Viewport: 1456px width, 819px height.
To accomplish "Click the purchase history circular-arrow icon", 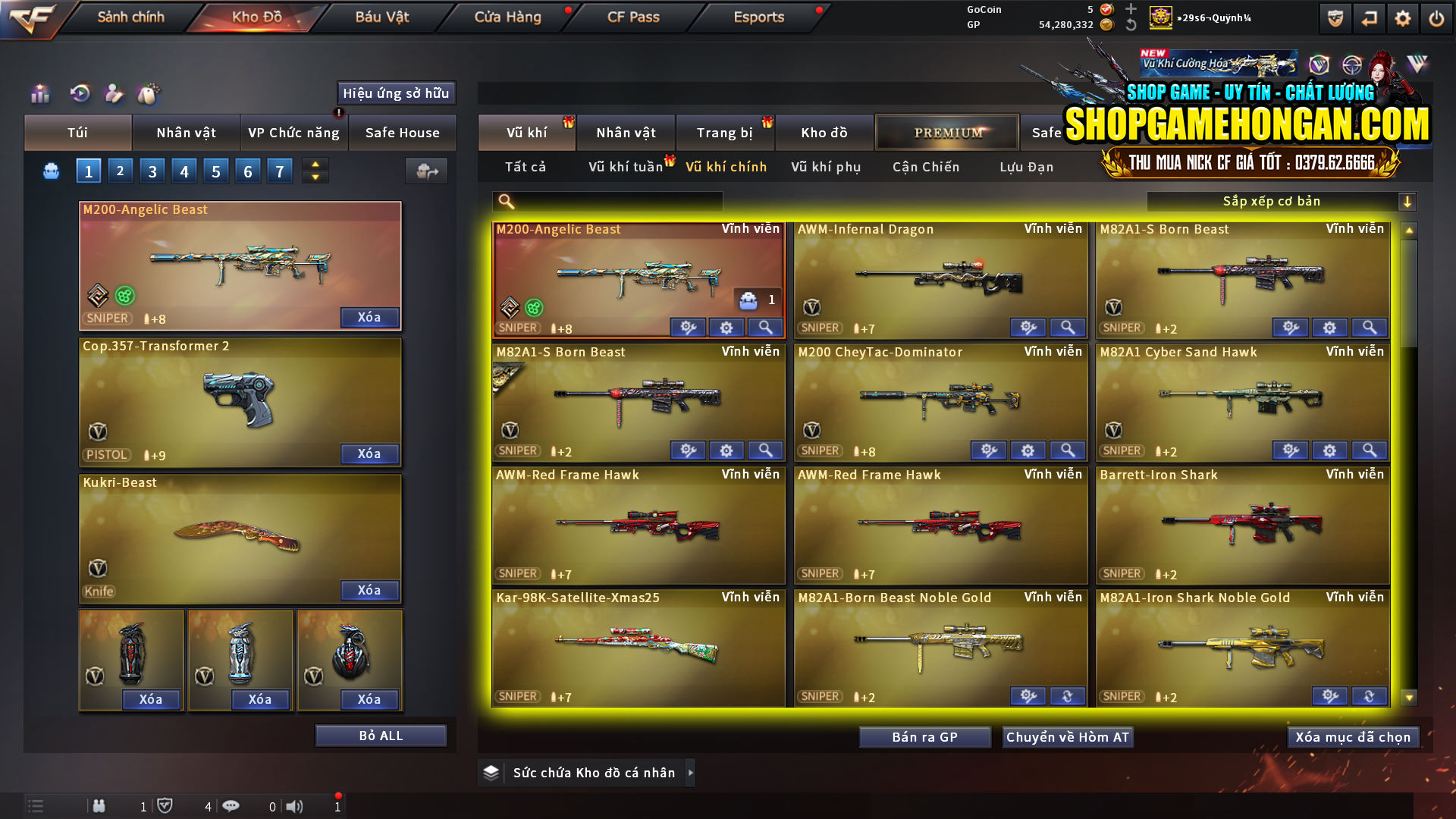I will tap(80, 94).
